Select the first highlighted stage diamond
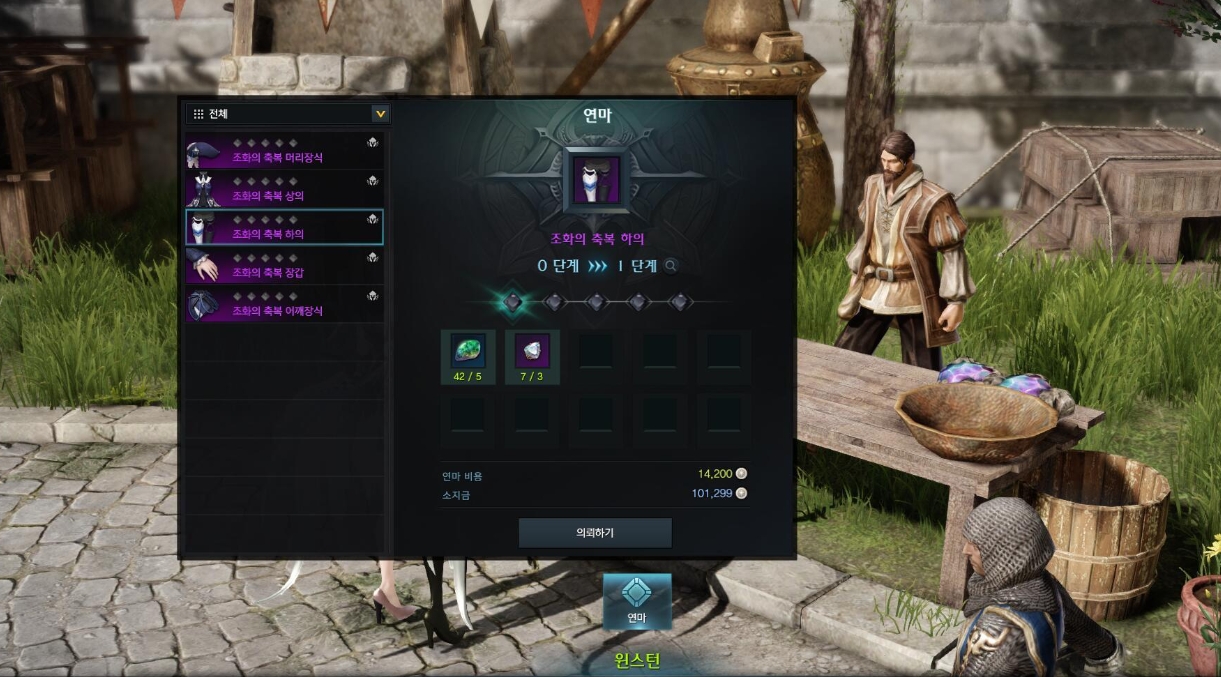Viewport: 1221px width, 677px height. (513, 301)
